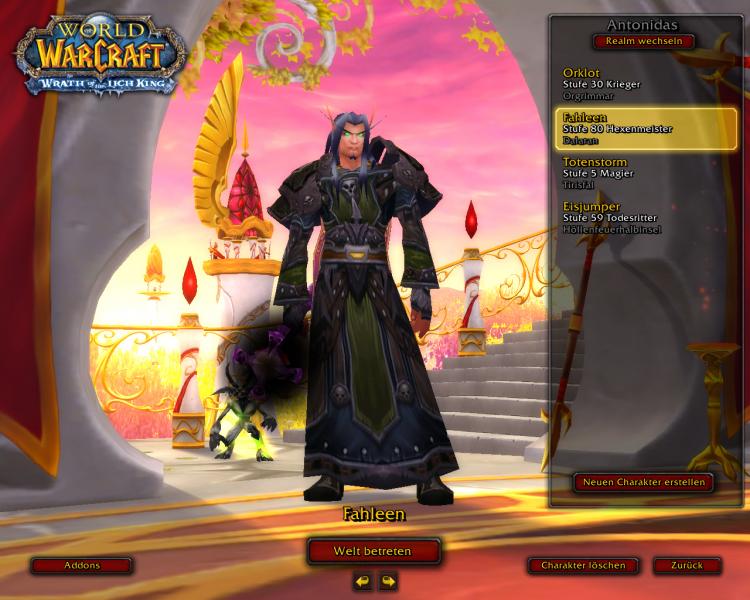Open the Addons menu
The width and height of the screenshot is (750, 600).
[x=82, y=565]
